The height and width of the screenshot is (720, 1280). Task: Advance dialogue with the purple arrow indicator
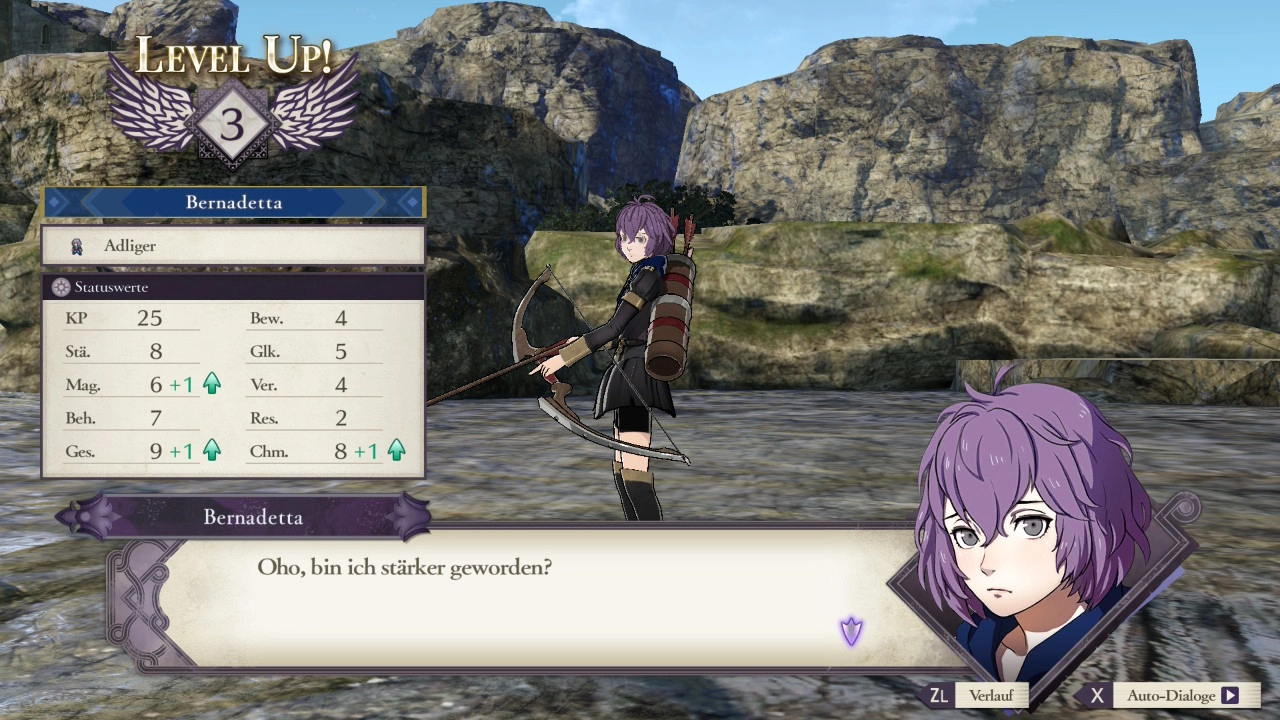(851, 631)
